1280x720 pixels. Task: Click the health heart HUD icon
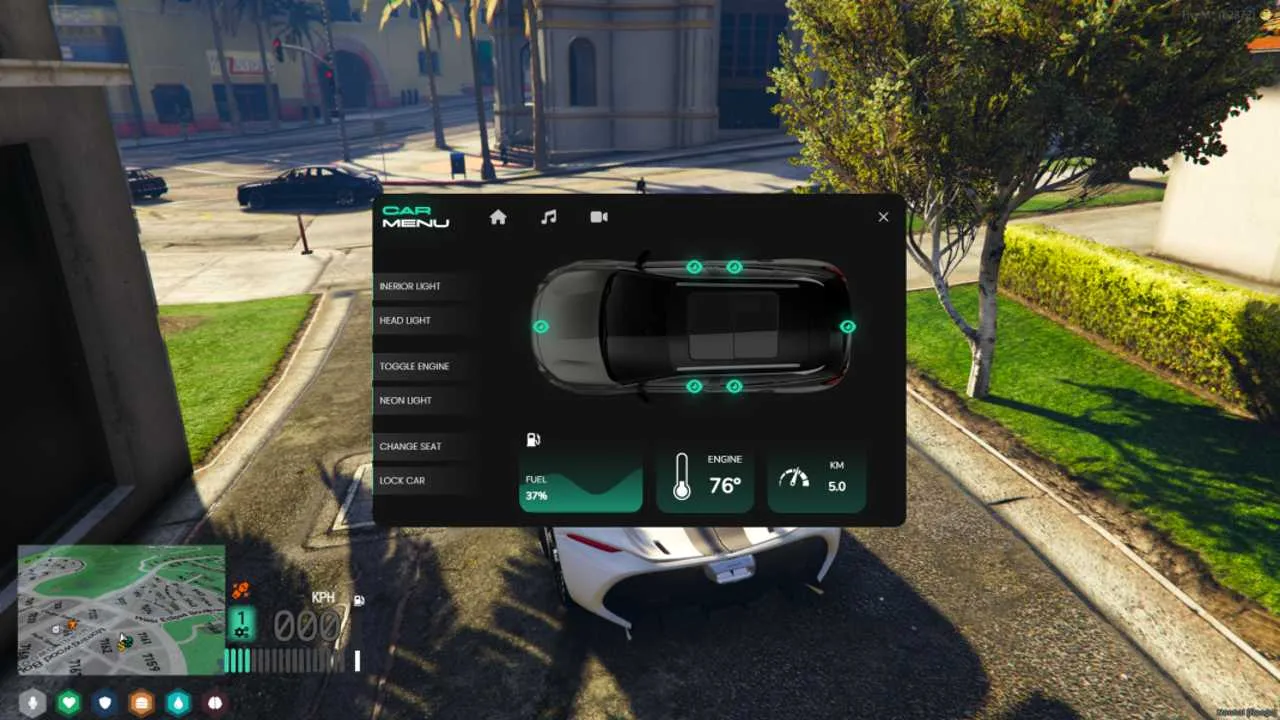pyautogui.click(x=67, y=705)
